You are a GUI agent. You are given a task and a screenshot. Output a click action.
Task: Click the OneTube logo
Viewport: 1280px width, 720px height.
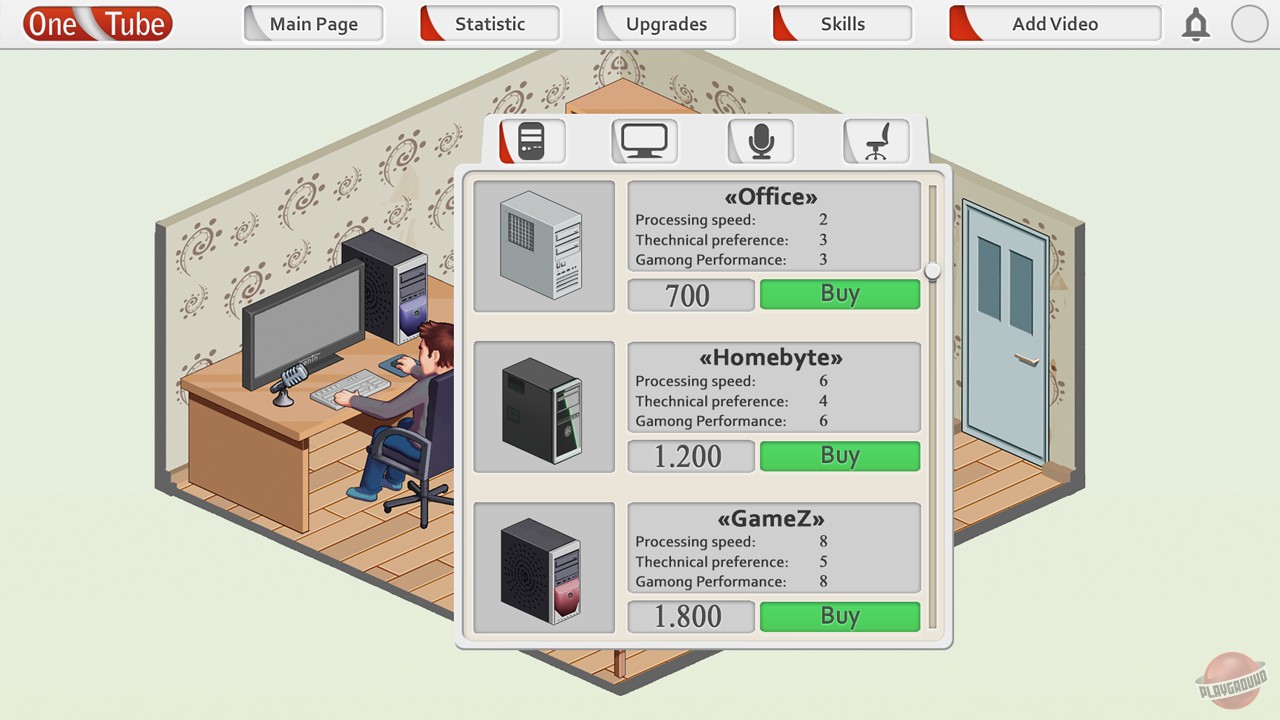coord(96,23)
